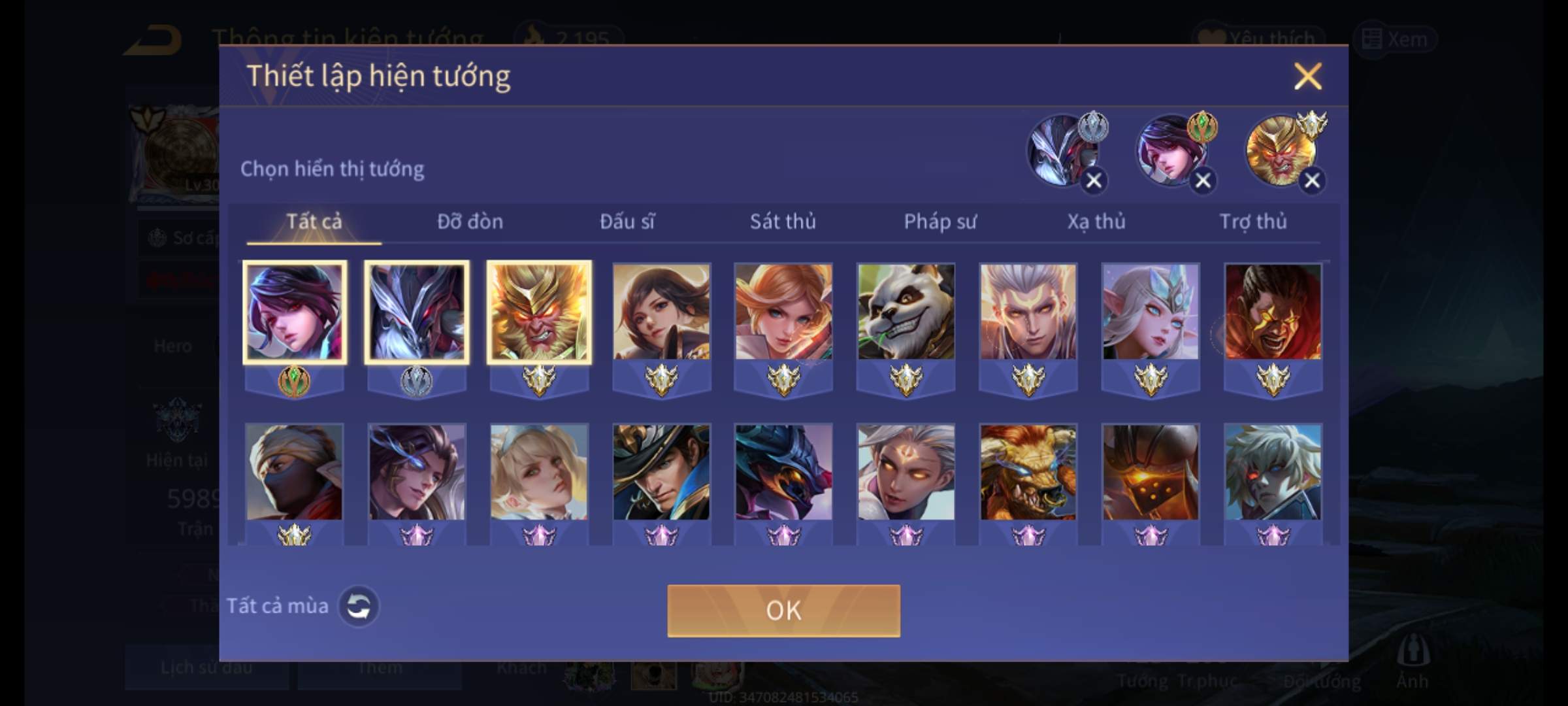Show the Sát thủ heroes tab

[x=783, y=222]
